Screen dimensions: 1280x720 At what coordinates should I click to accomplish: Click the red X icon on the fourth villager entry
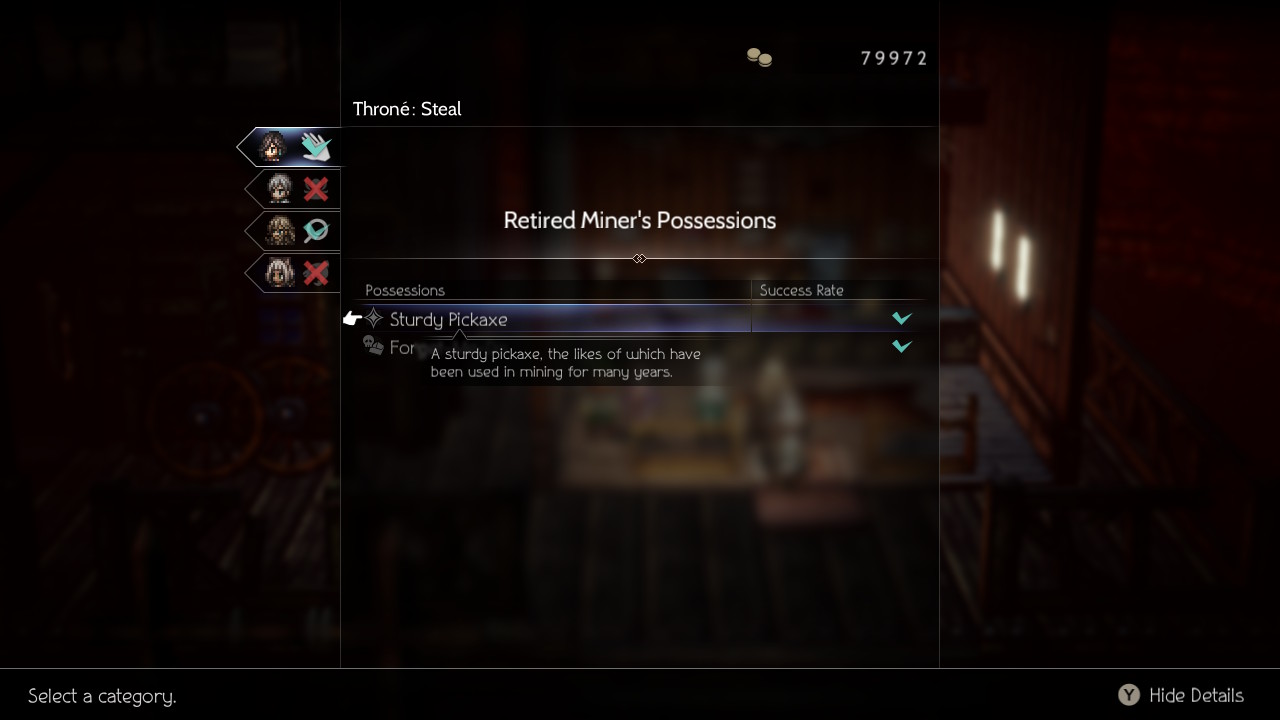(x=316, y=272)
